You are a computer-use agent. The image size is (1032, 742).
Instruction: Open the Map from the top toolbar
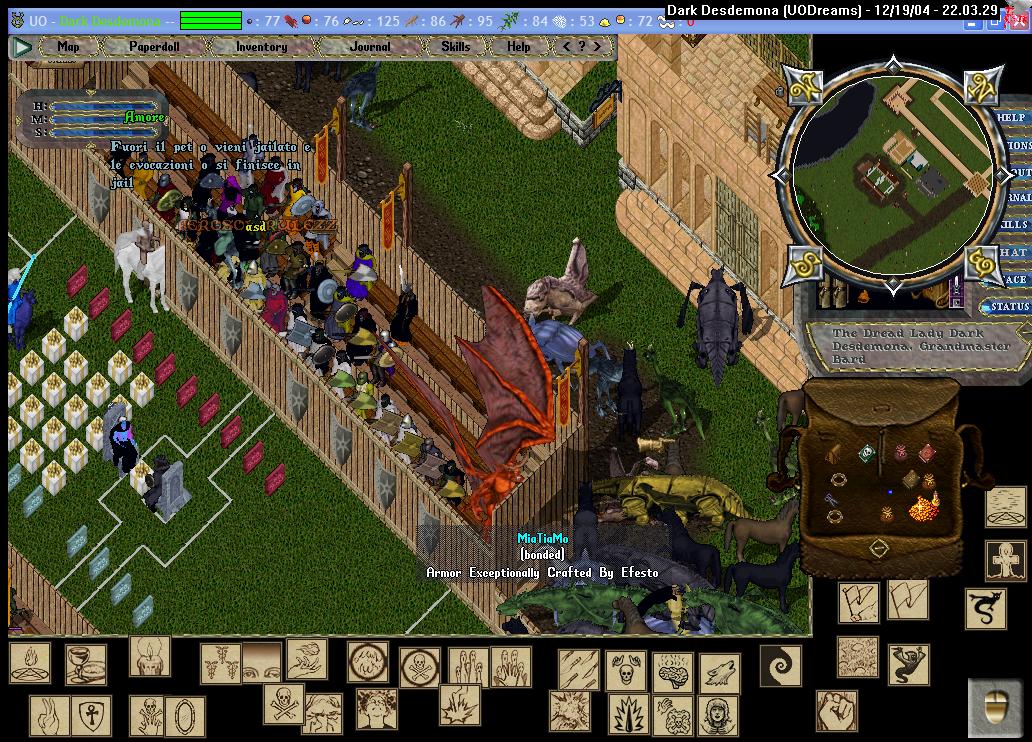point(68,46)
